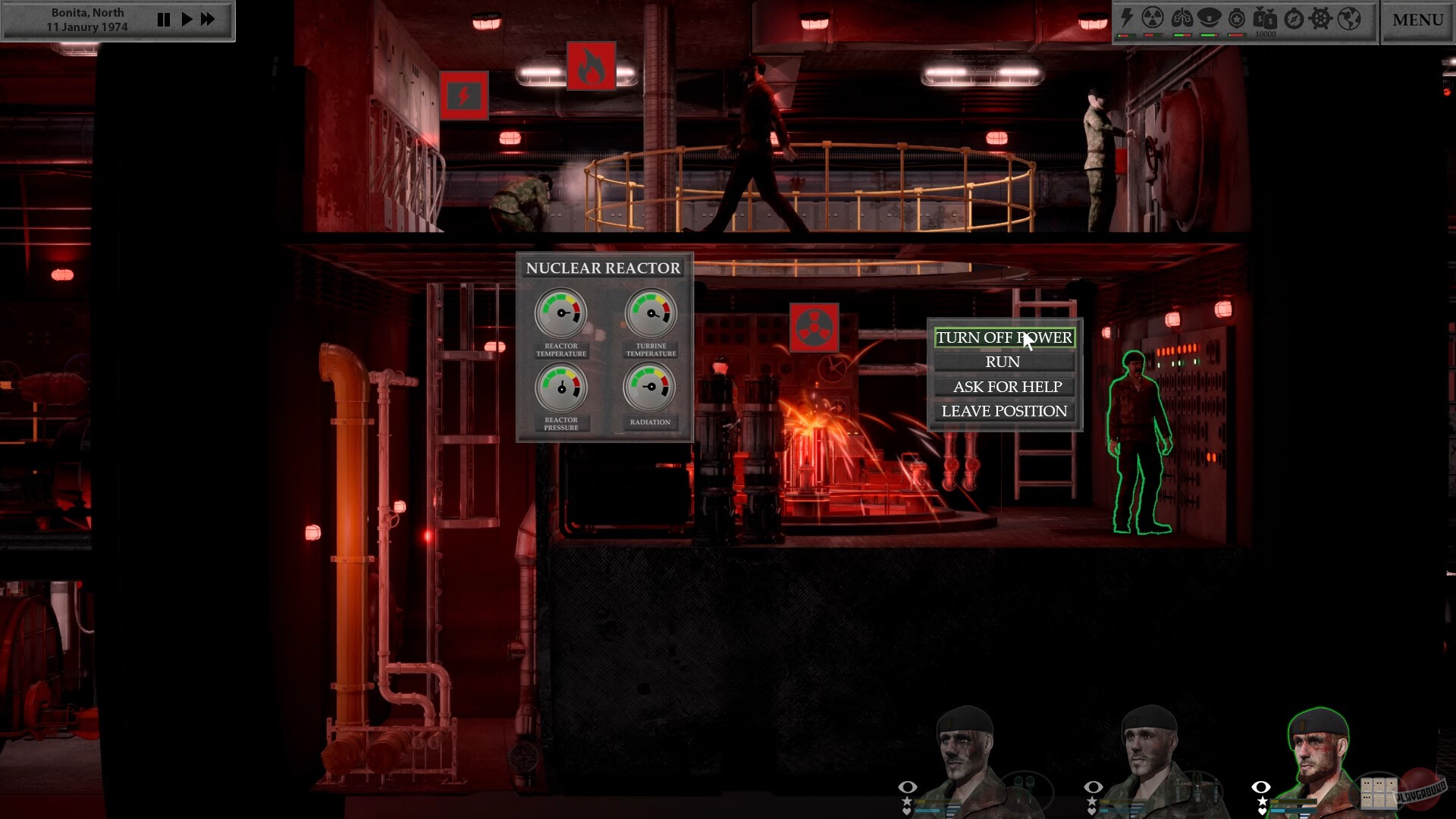Click the lightning power status icon
The height and width of the screenshot is (819, 1456).
(x=1126, y=18)
